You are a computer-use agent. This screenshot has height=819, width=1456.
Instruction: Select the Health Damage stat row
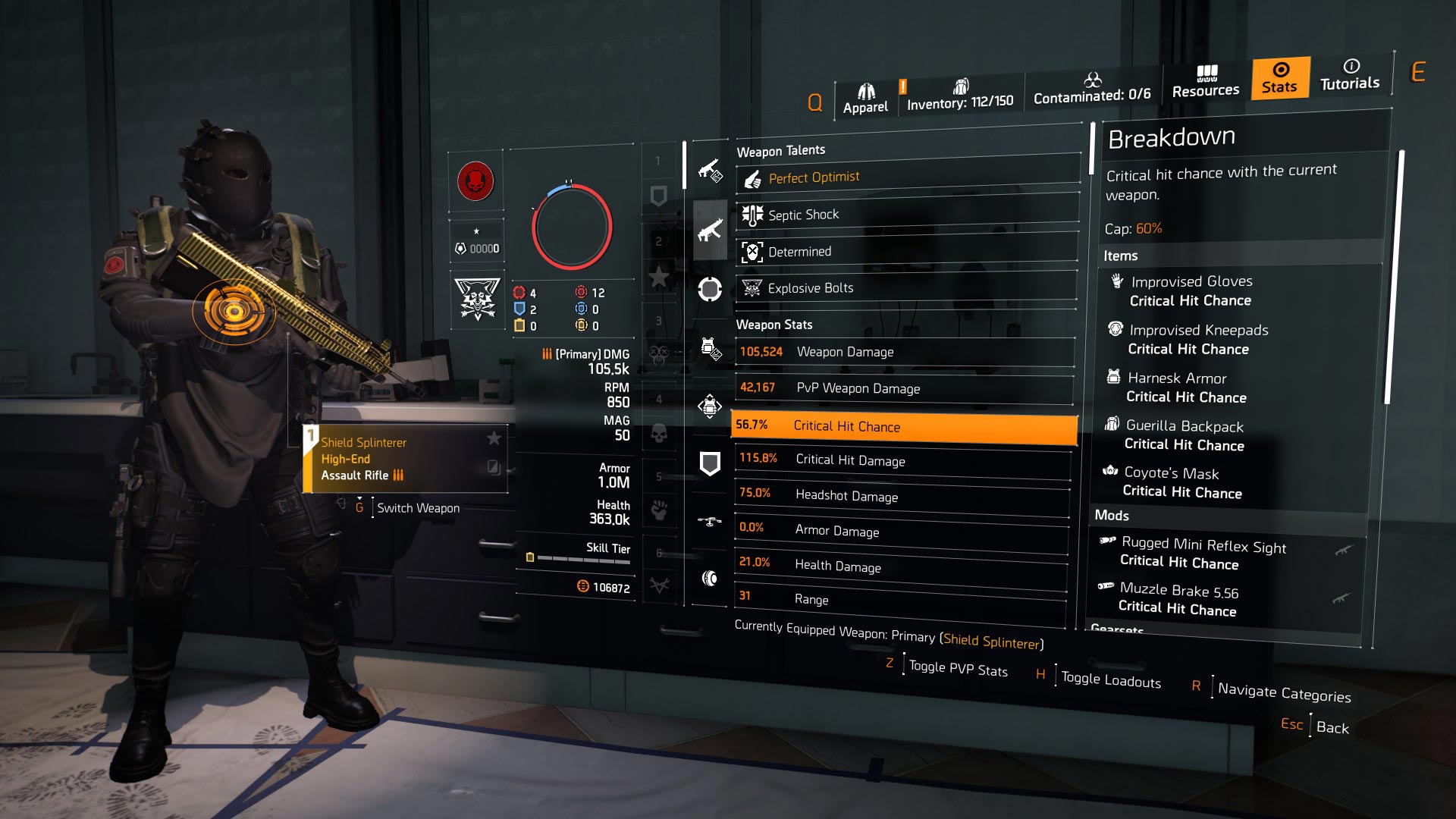tap(901, 566)
